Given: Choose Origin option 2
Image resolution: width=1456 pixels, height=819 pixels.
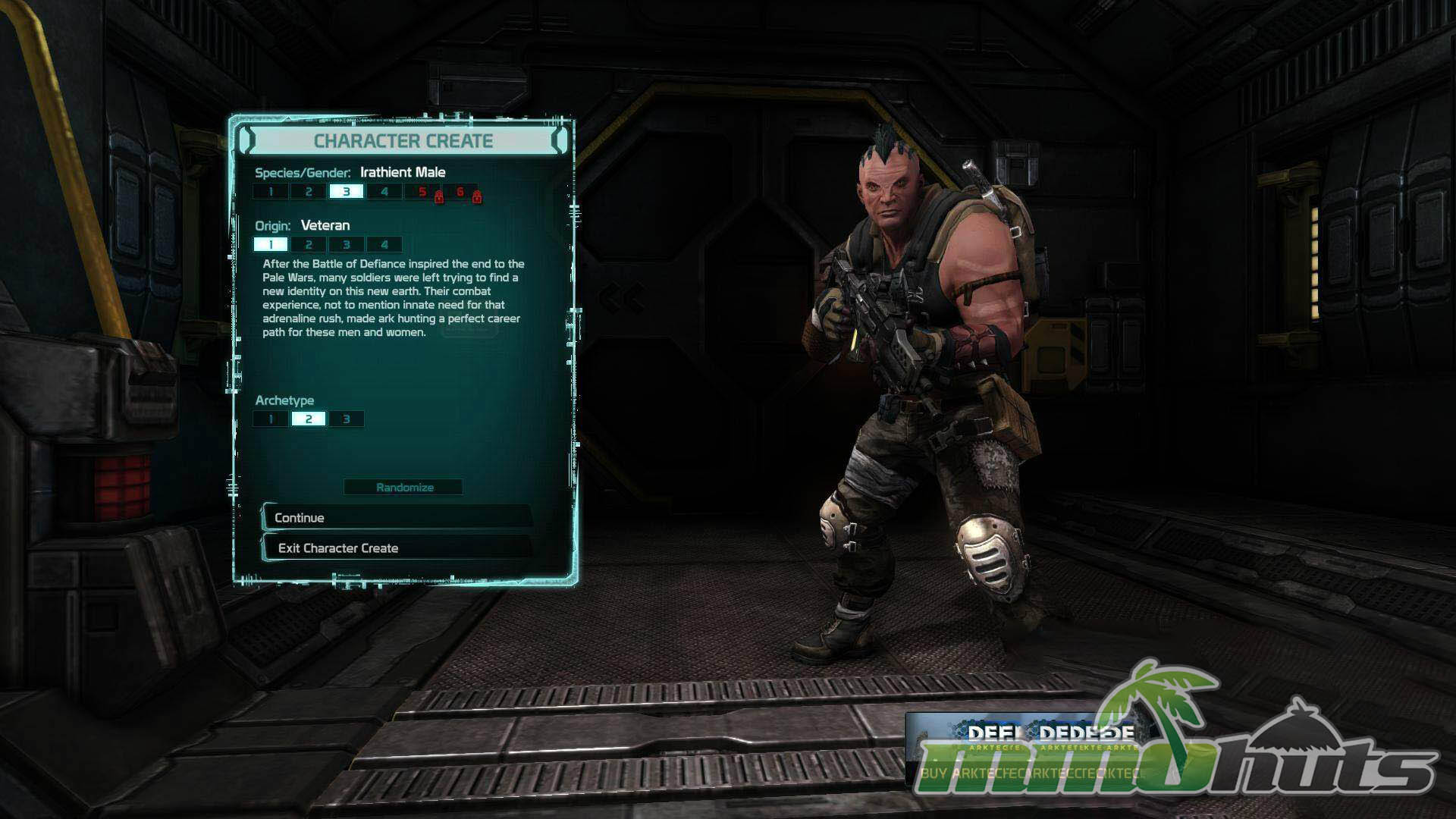Looking at the screenshot, I should (x=309, y=244).
